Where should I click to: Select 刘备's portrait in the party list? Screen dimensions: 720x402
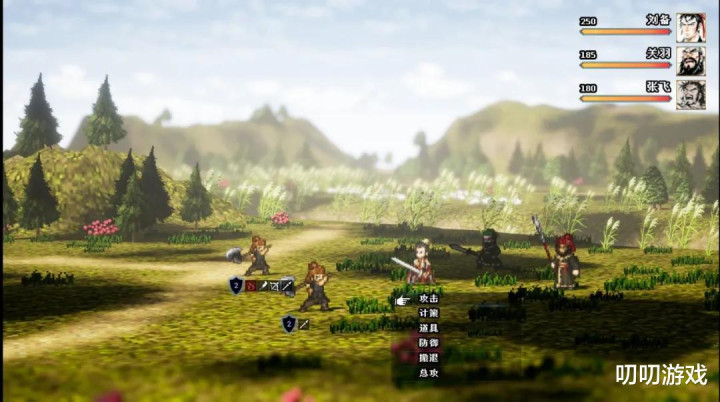690,27
